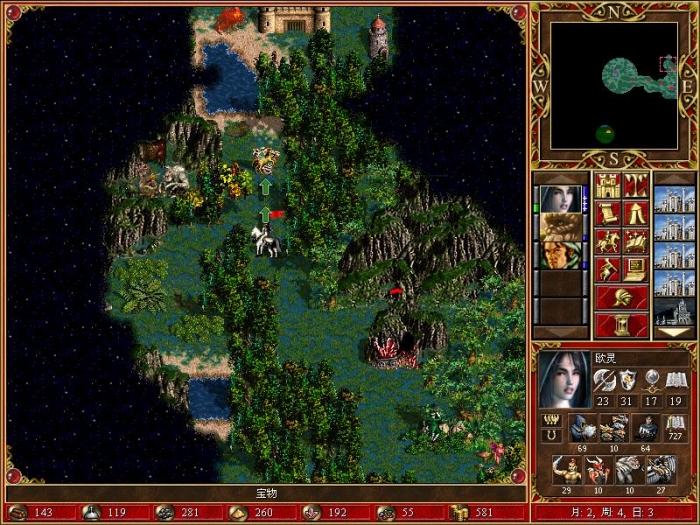Click the town list's golden down arrow
This screenshot has height=525, width=700.
tap(674, 333)
